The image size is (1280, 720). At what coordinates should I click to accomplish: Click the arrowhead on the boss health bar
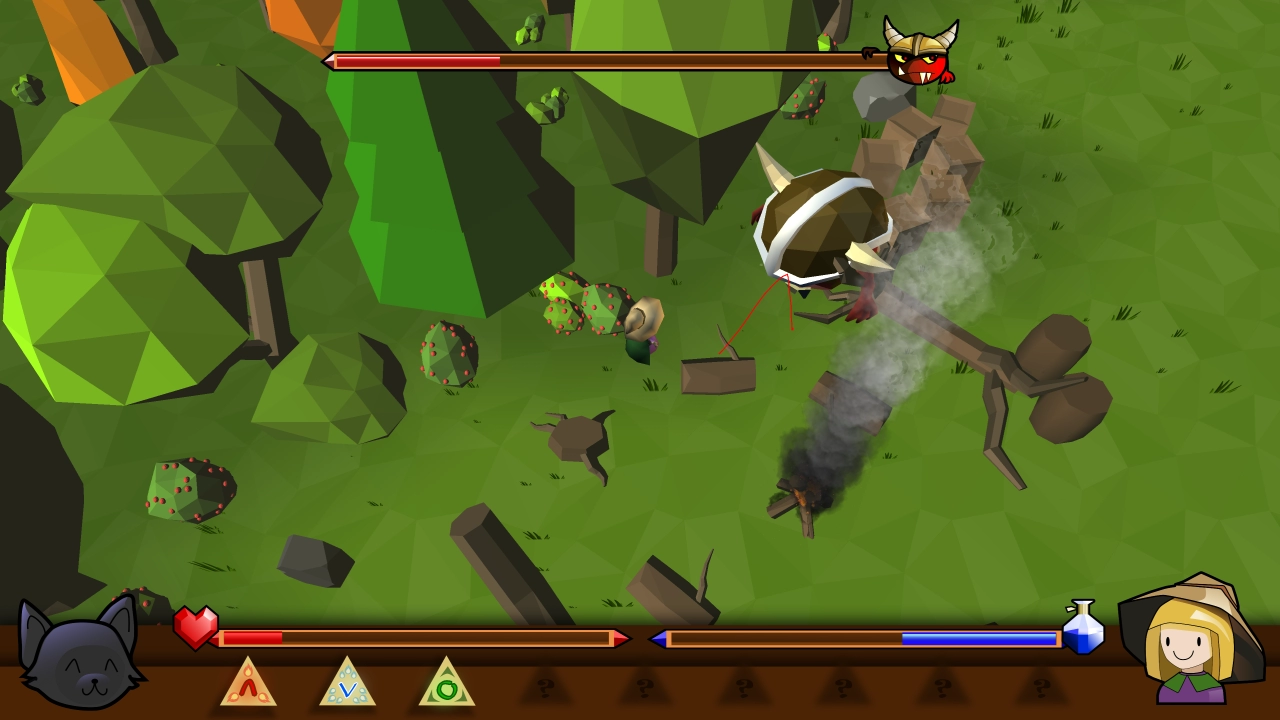point(326,62)
